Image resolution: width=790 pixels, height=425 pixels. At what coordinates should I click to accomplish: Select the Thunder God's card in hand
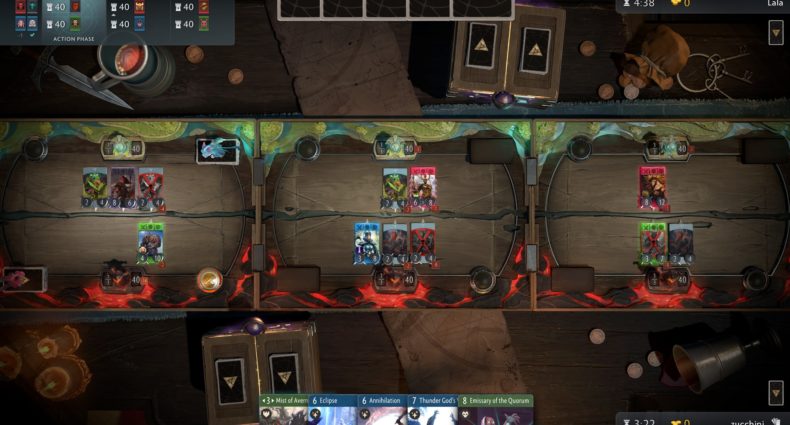(431, 411)
